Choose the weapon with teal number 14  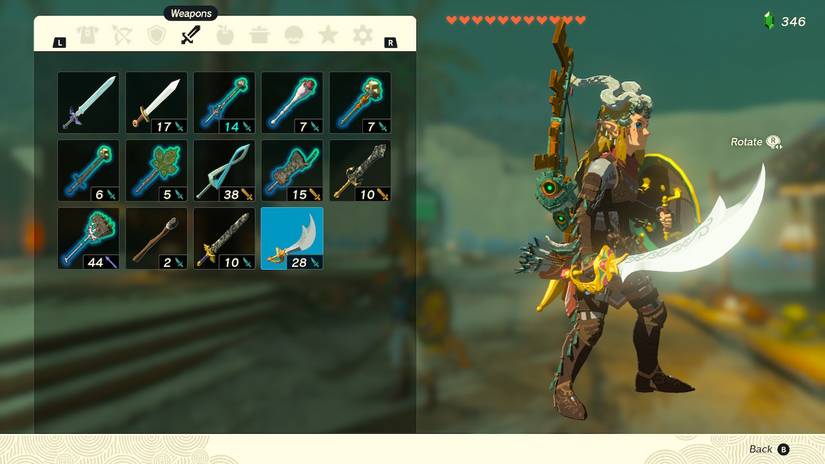tap(224, 102)
